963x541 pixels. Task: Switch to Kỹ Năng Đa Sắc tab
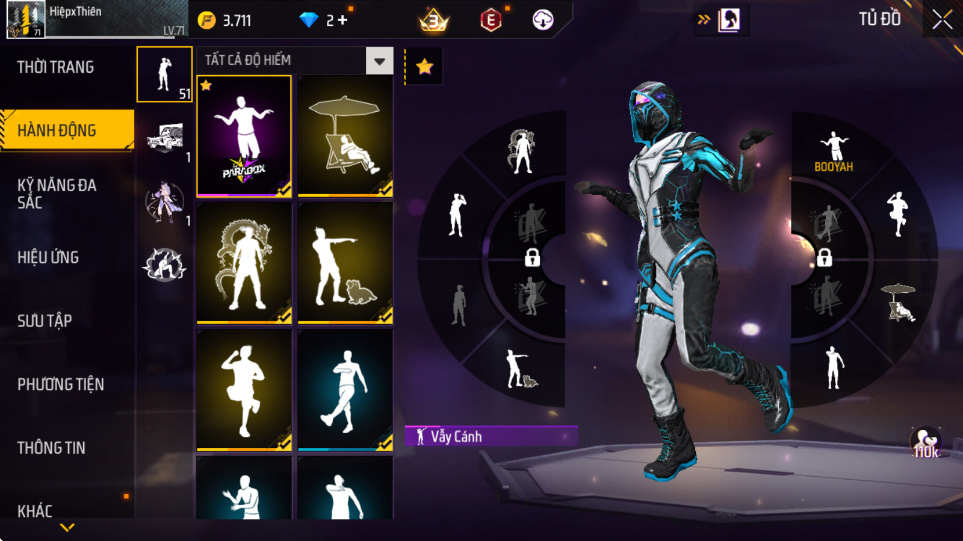[58, 194]
